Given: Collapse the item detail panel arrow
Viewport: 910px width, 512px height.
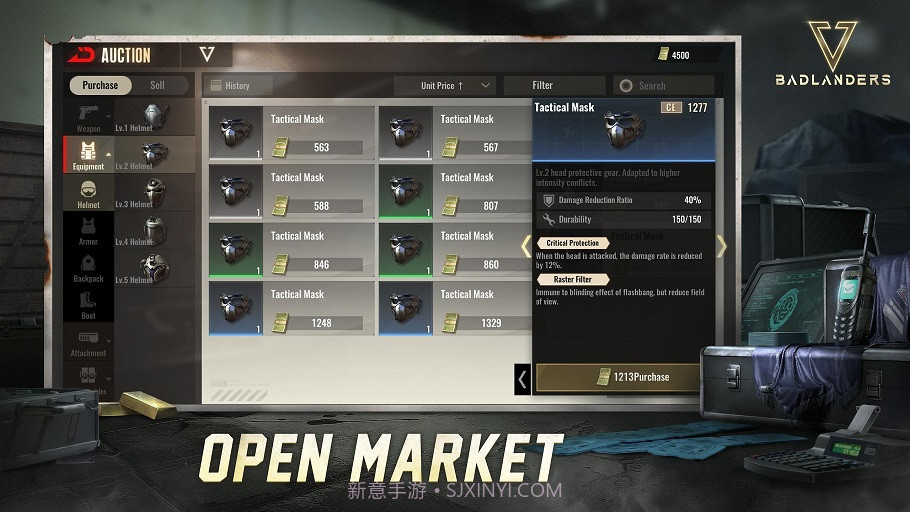Looking at the screenshot, I should (x=522, y=379).
